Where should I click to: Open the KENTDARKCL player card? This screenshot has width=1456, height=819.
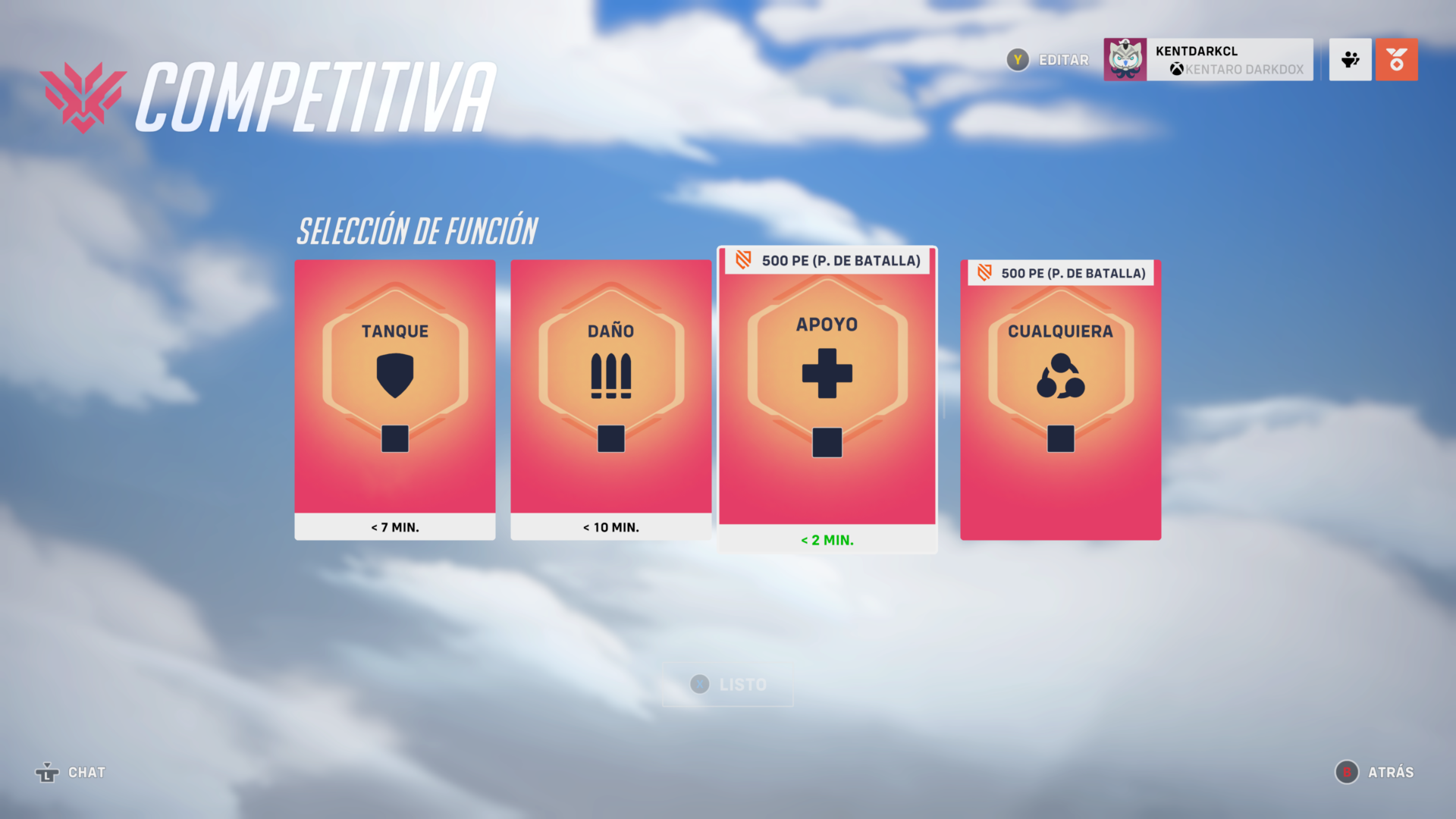[1207, 59]
